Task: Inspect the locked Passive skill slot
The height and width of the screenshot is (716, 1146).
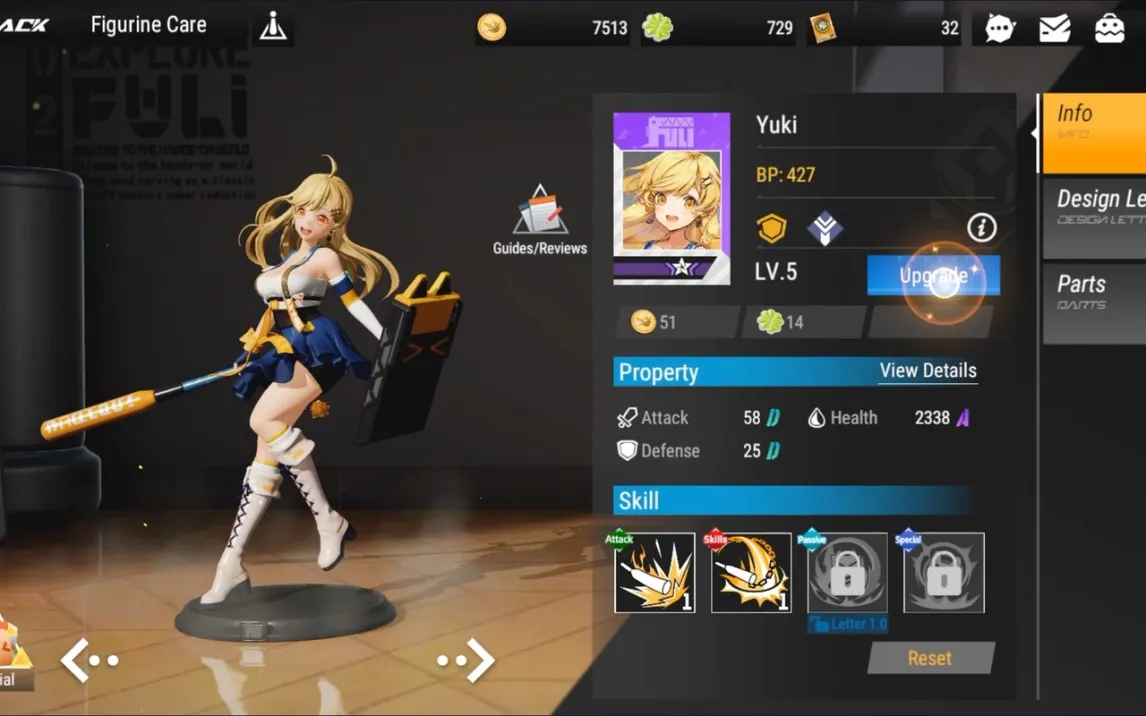Action: click(847, 573)
